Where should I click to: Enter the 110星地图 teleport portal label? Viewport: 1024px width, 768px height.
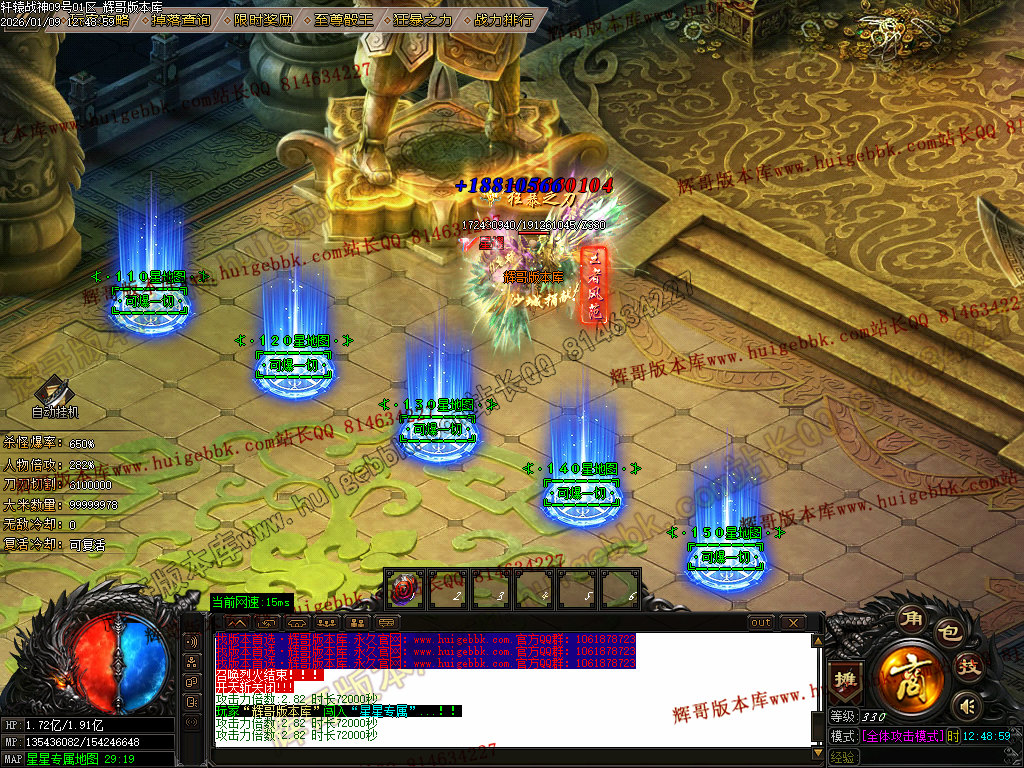(152, 277)
